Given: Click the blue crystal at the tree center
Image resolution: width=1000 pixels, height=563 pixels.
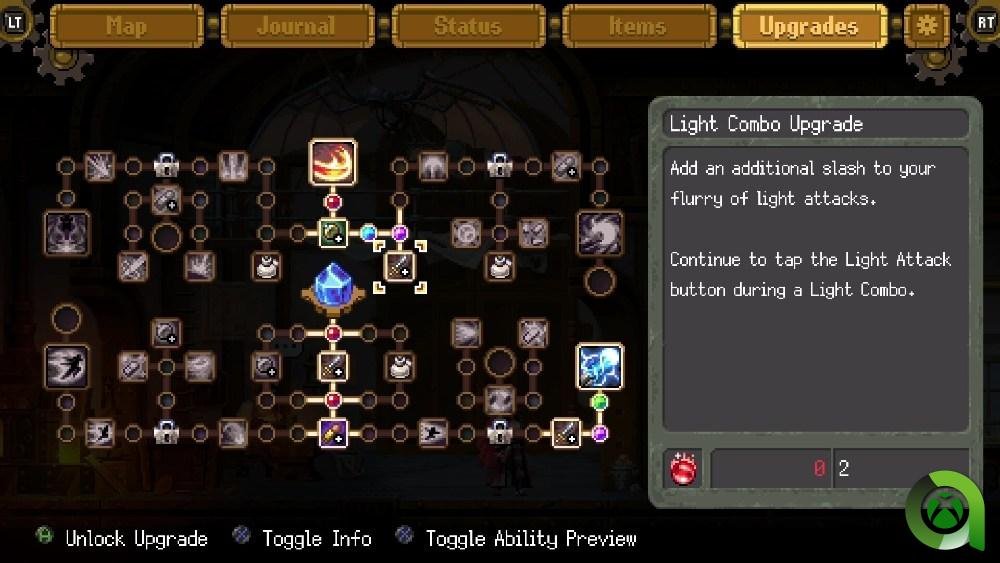Looking at the screenshot, I should [333, 286].
